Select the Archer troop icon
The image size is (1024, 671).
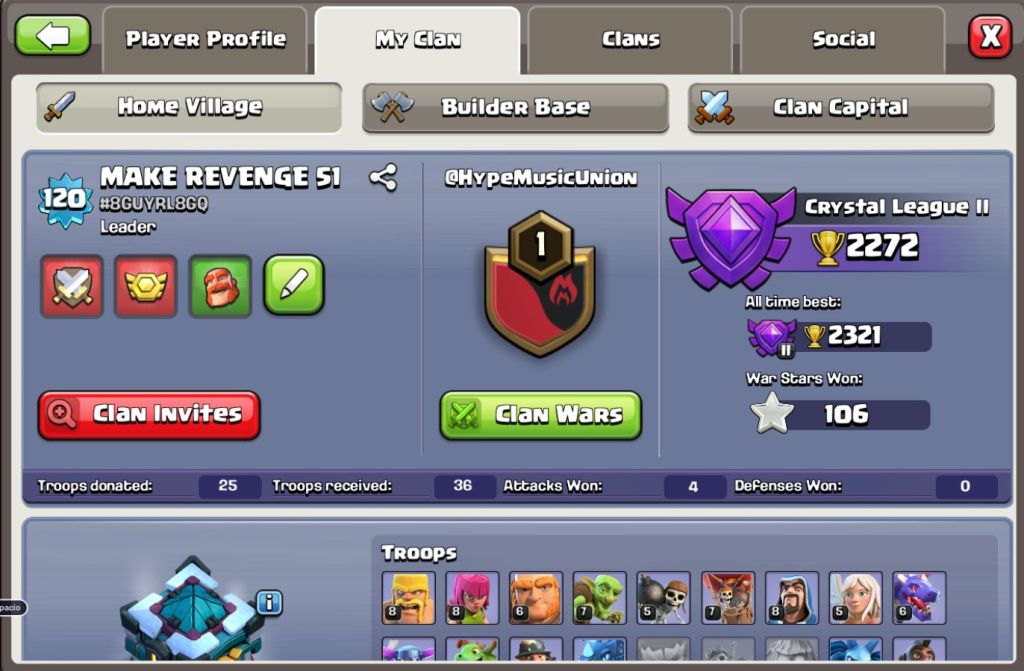click(x=472, y=598)
